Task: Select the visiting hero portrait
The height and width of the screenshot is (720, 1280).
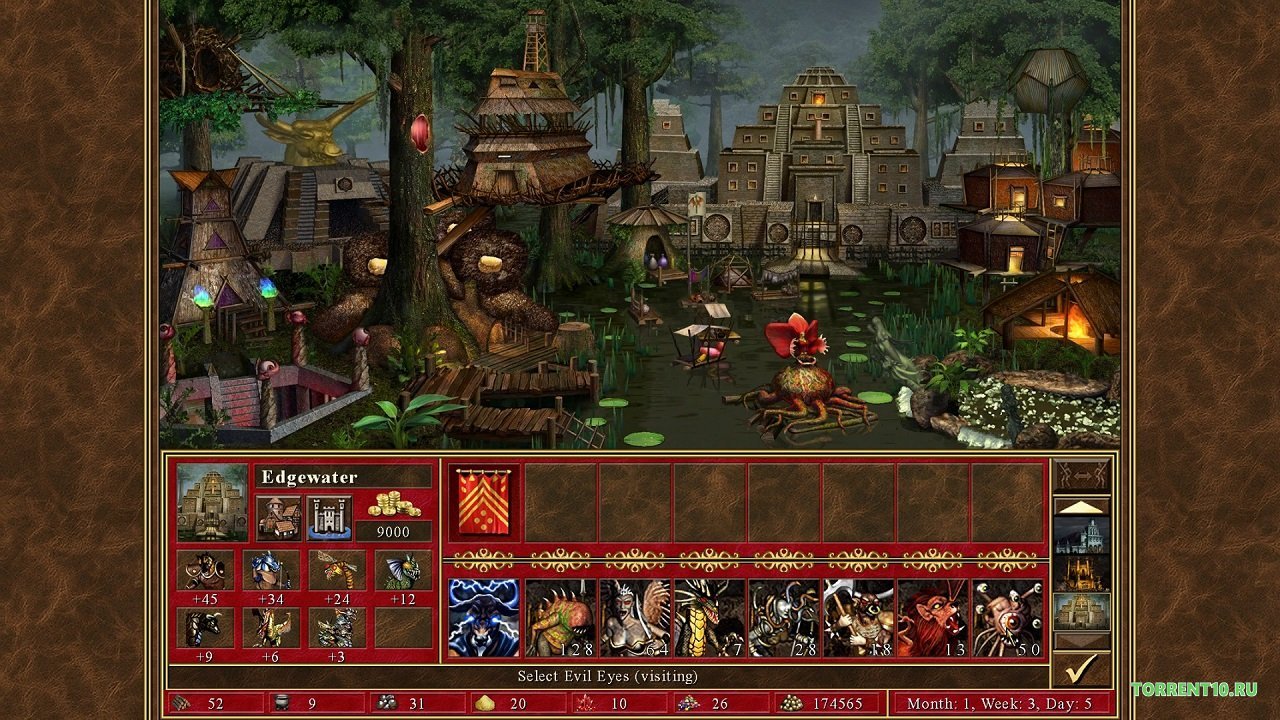Action: pos(484,618)
